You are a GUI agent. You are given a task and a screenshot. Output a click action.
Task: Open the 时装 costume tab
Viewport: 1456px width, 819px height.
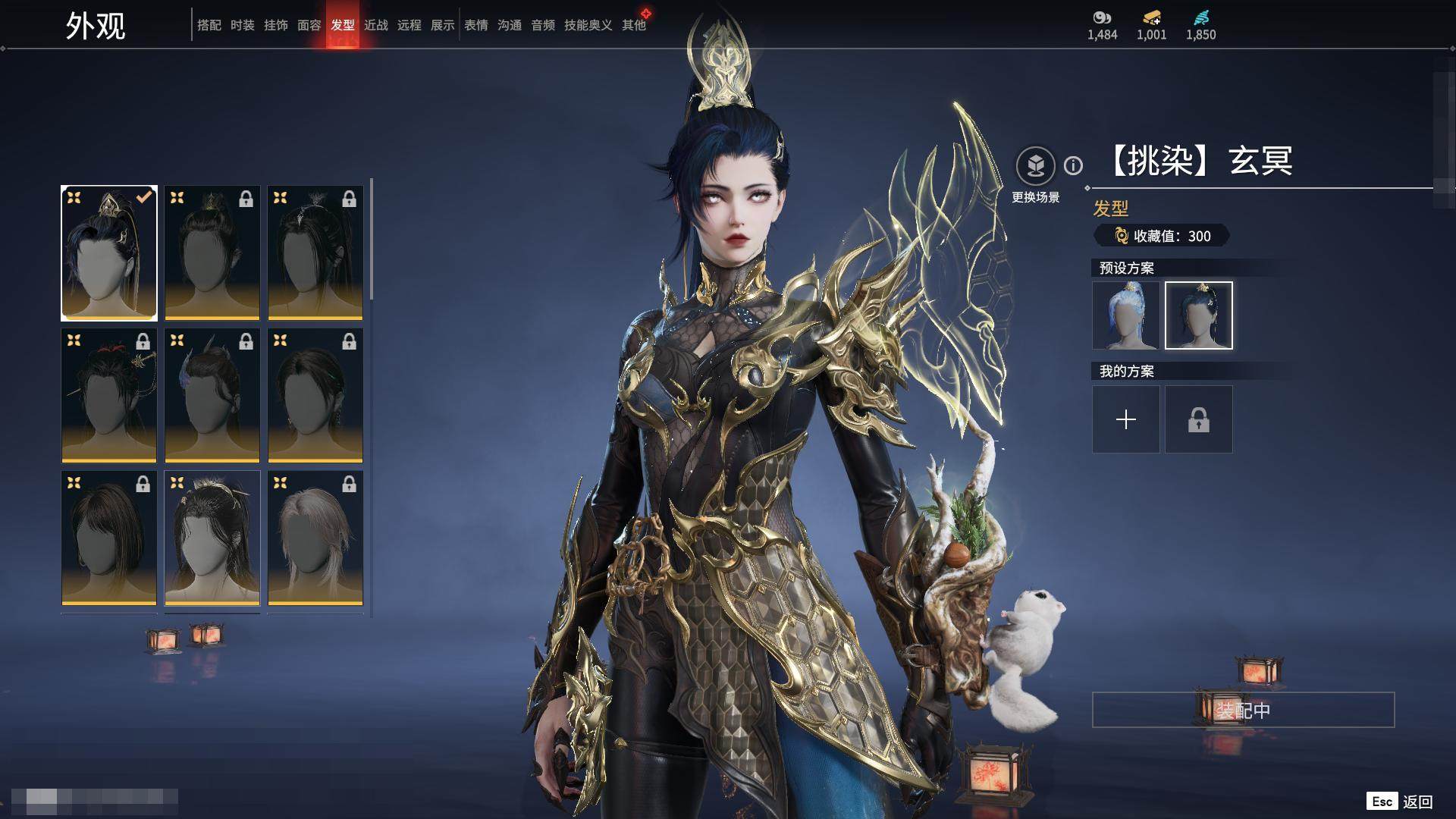[x=242, y=25]
